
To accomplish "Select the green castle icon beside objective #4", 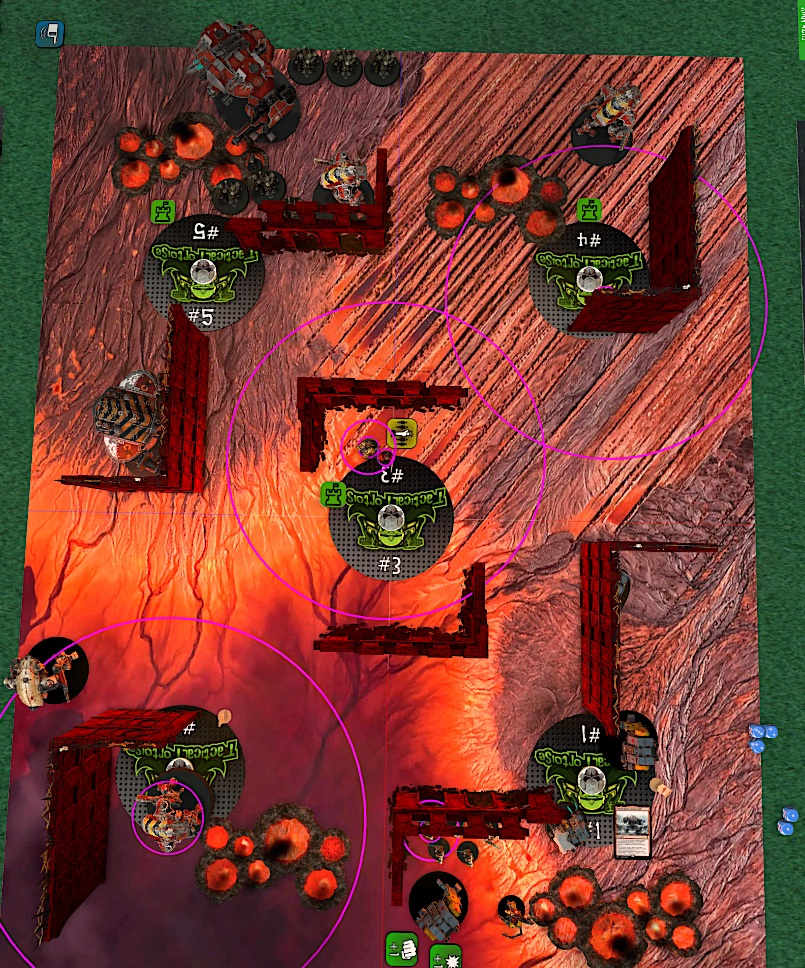I will coord(589,211).
